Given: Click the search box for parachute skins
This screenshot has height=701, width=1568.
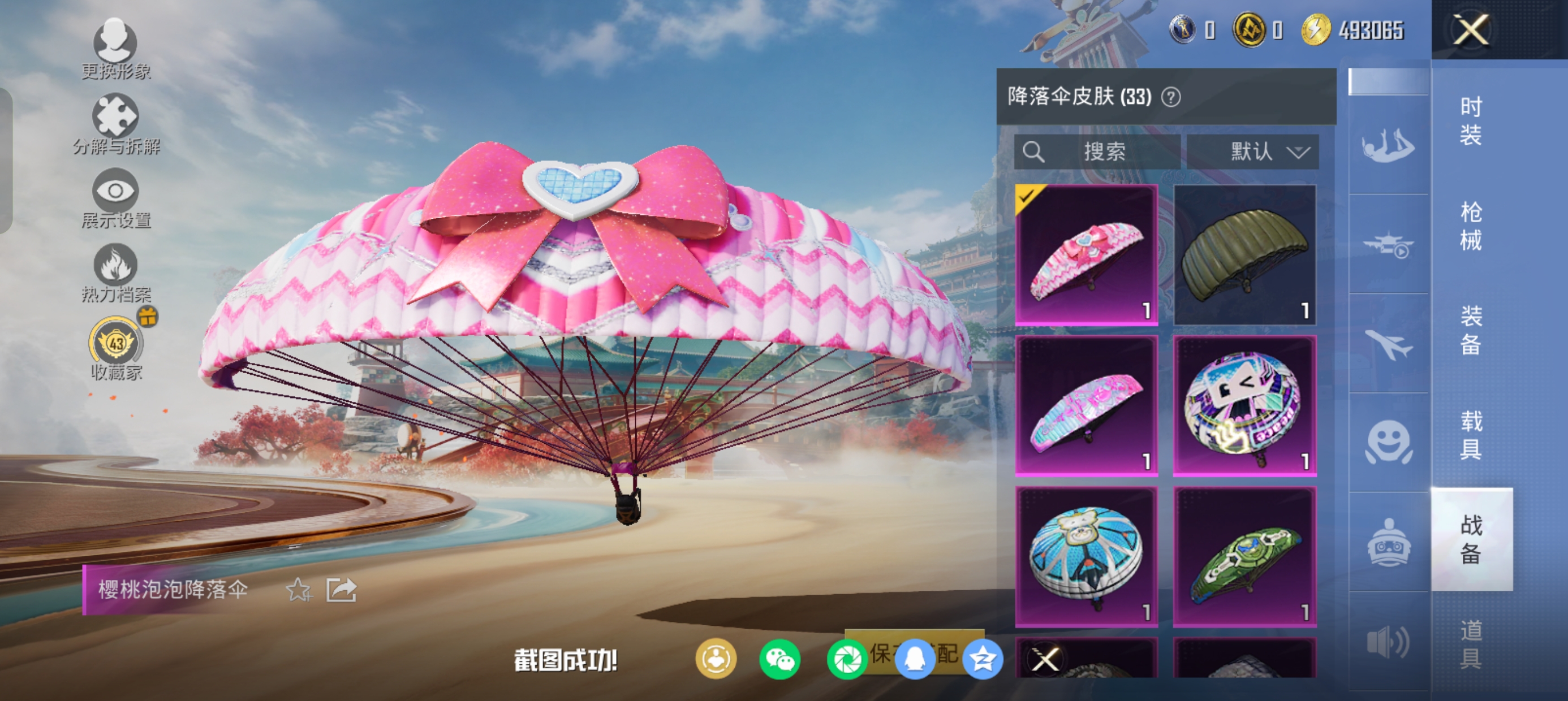Looking at the screenshot, I should point(1097,152).
